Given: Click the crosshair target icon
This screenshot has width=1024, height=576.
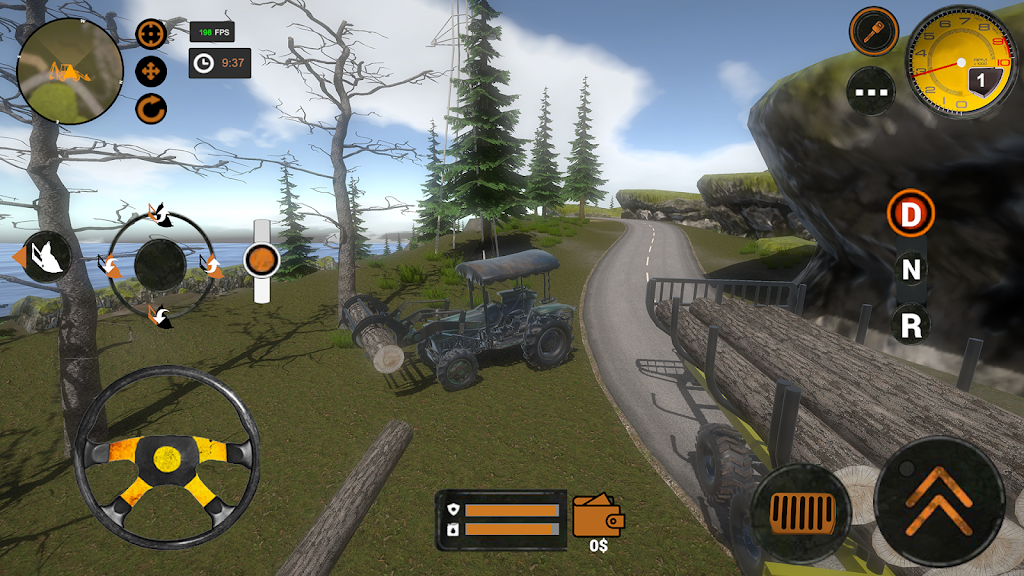Looking at the screenshot, I should [151, 35].
